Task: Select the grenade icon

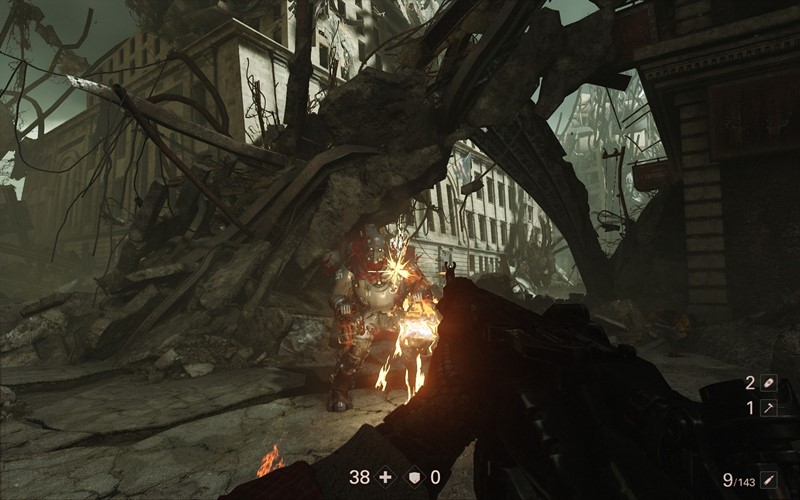Action: pos(769,382)
